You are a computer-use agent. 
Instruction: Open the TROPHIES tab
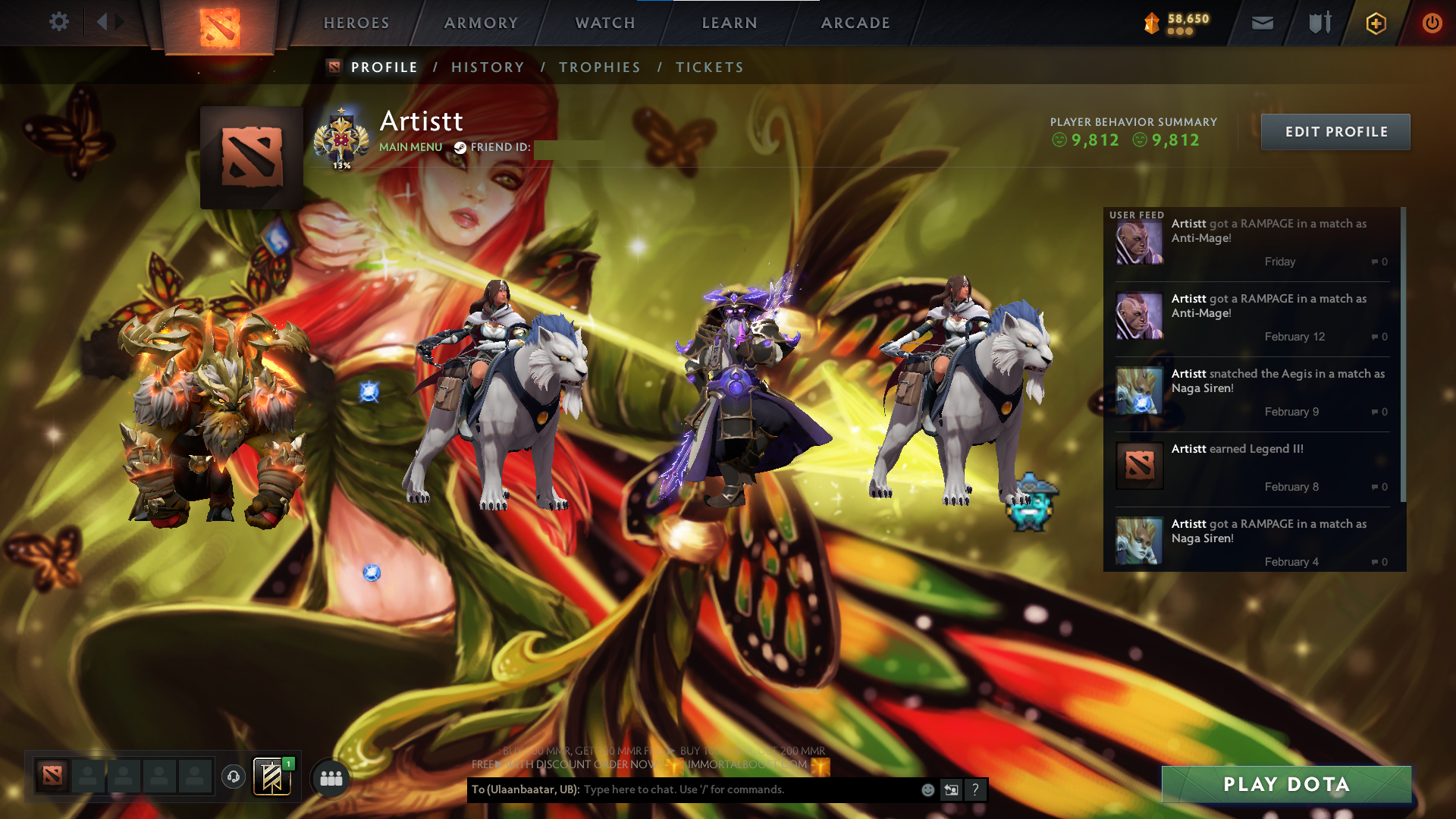(599, 67)
